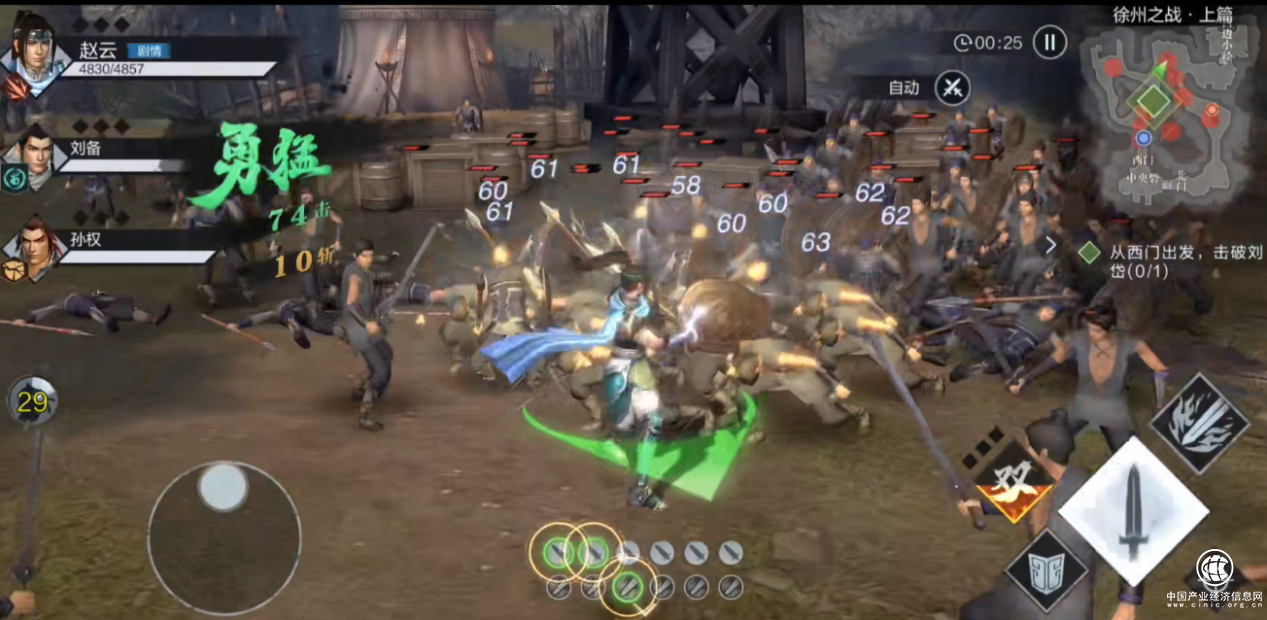Tap the shield guard button
Image resolution: width=1267 pixels, height=620 pixels.
[1046, 571]
